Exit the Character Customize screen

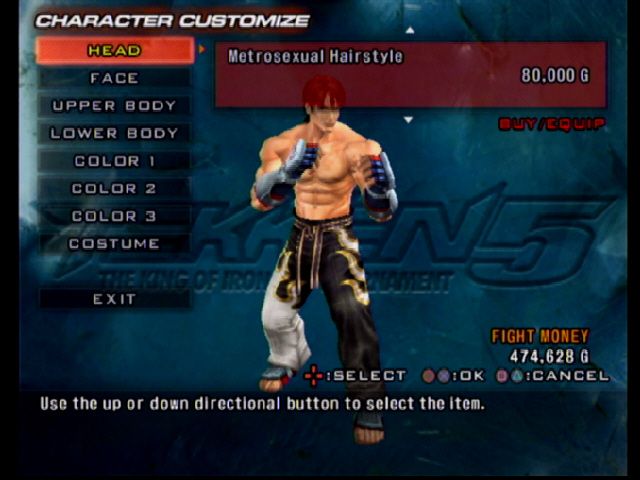click(x=114, y=299)
